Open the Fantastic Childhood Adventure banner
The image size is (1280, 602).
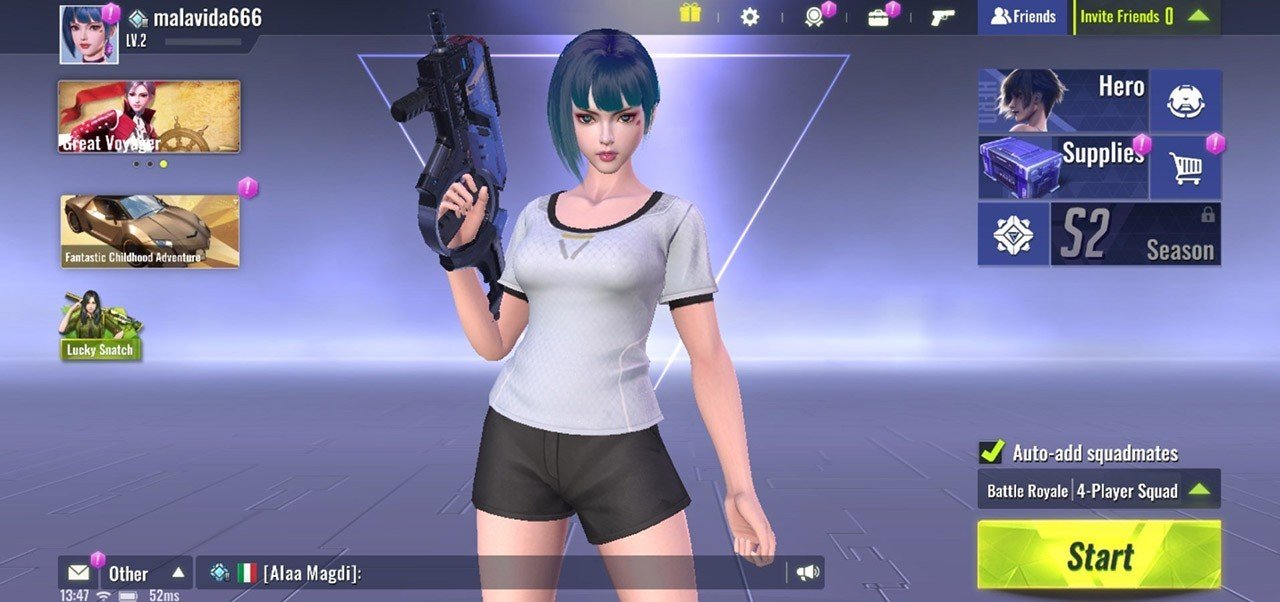point(149,231)
